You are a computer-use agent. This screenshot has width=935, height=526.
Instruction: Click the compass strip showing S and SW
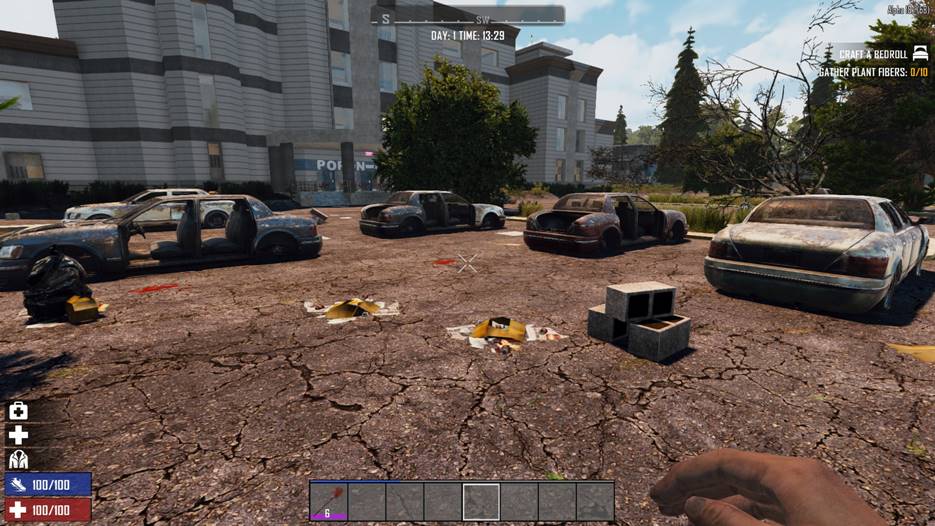[467, 16]
